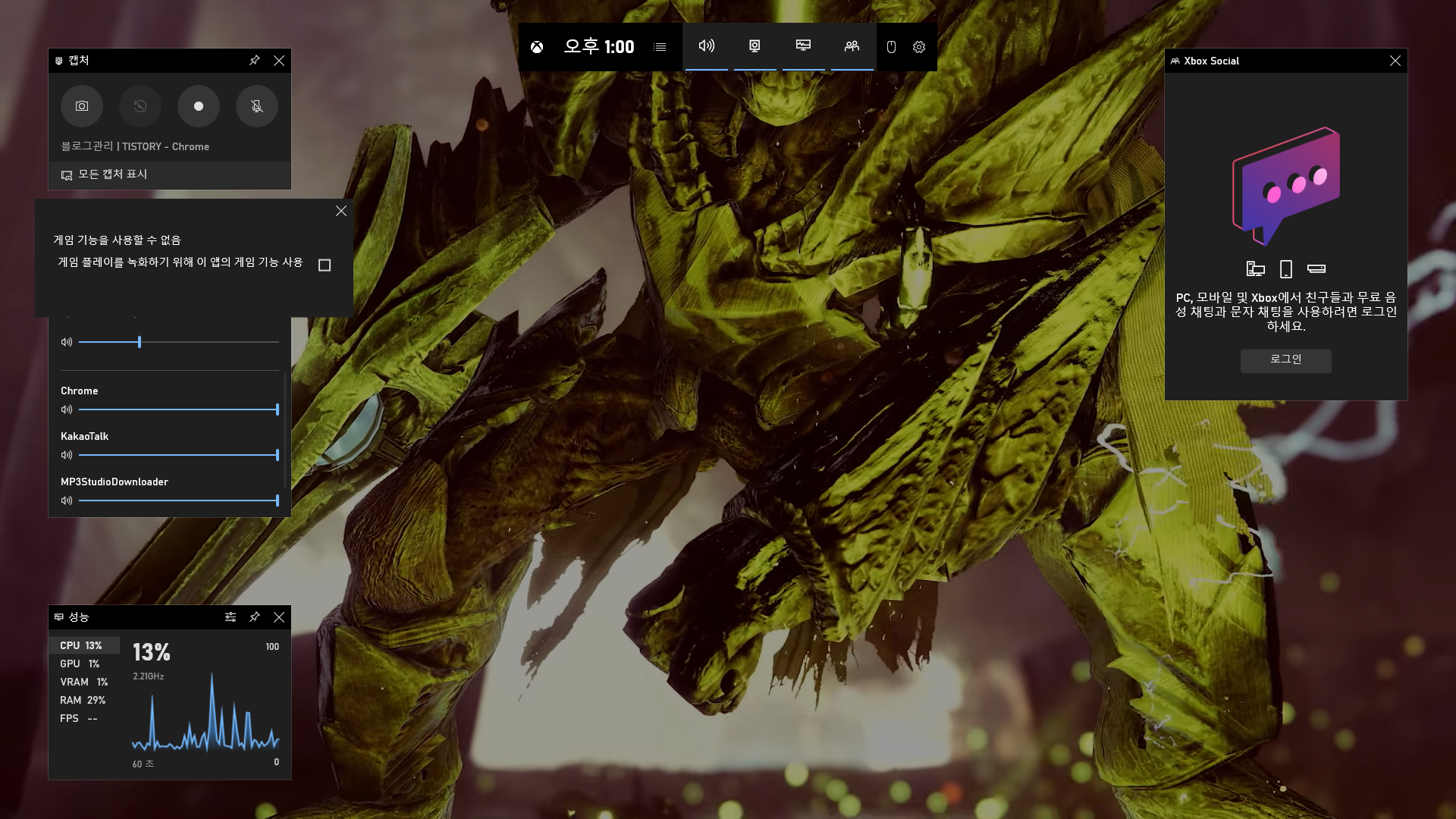
Task: Select the GPU performance metric
Action: click(80, 664)
